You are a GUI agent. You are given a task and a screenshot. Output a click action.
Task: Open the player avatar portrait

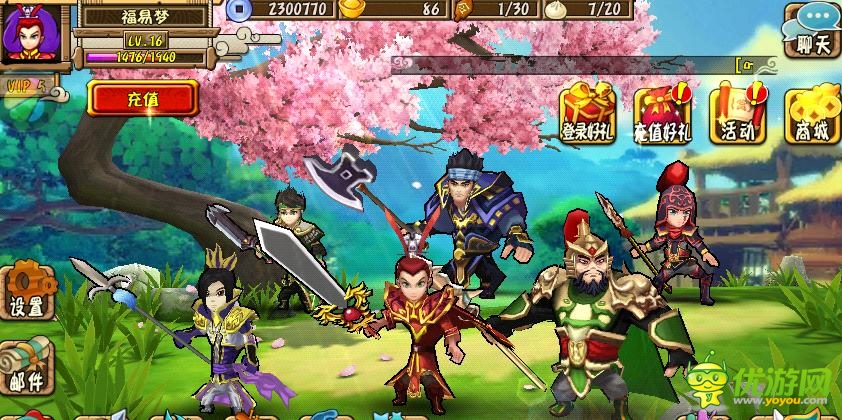pyautogui.click(x=32, y=33)
